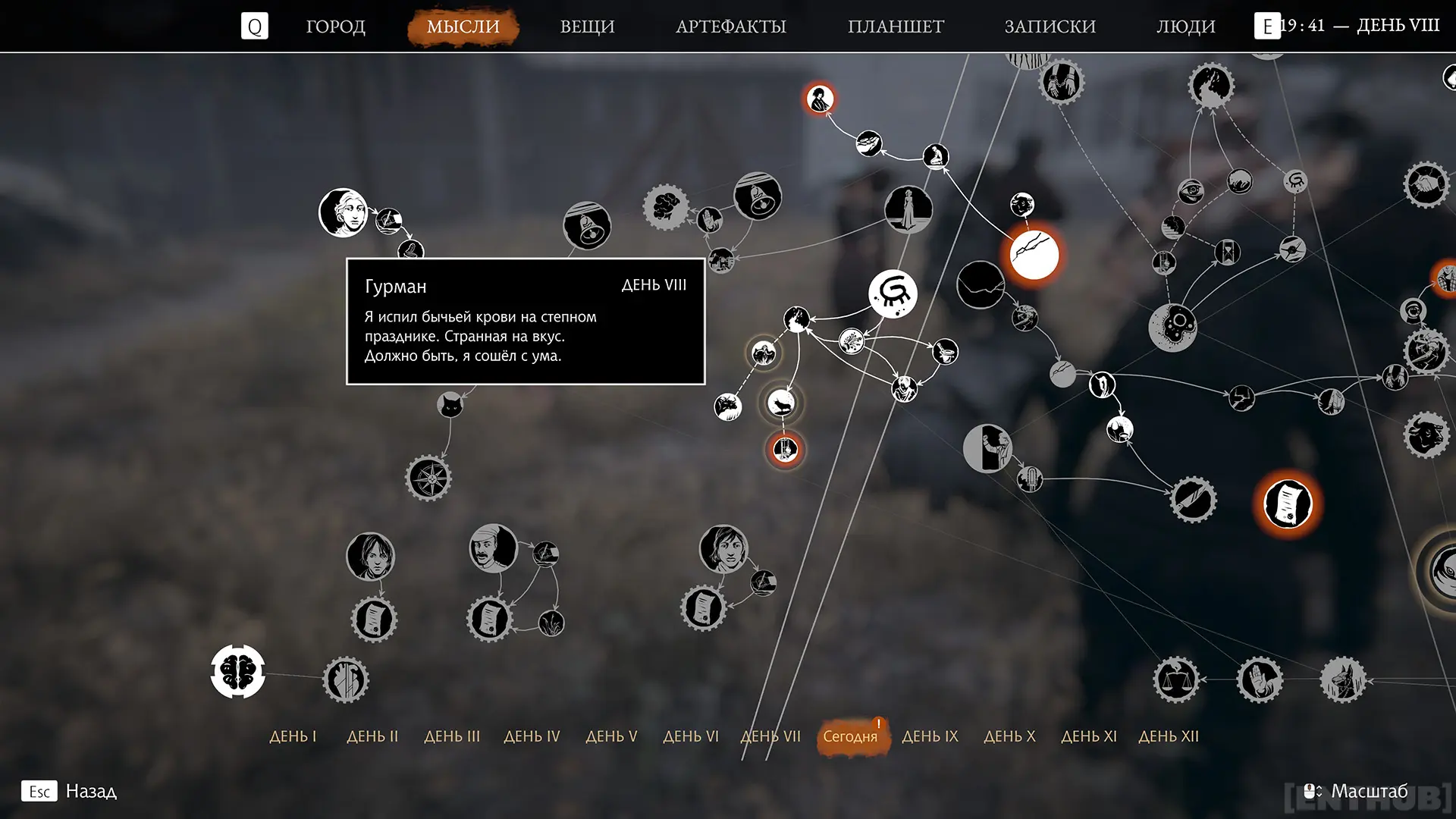Select the glowing cracked white circle node

(x=1034, y=255)
